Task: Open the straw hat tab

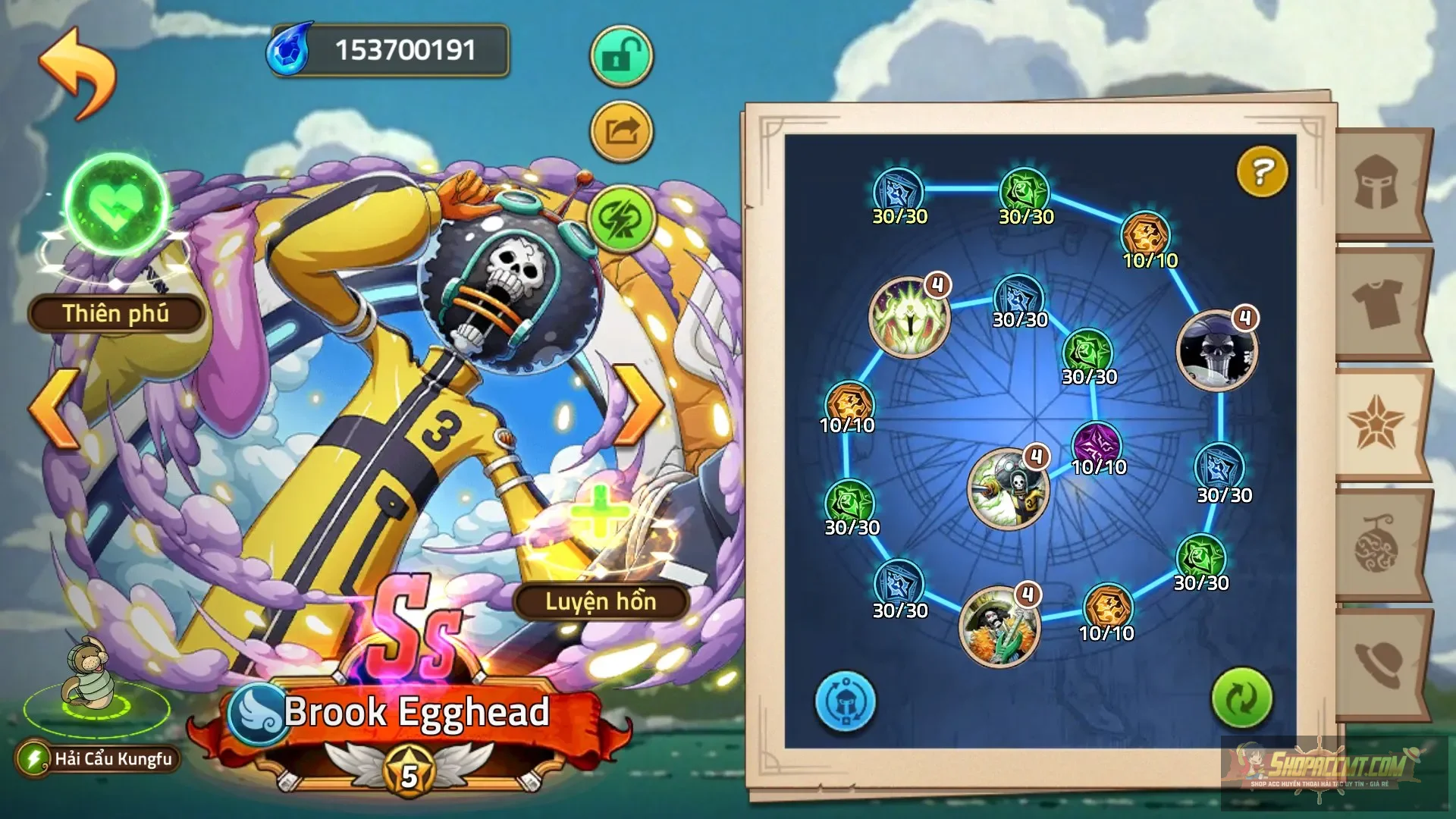Action: (x=1377, y=664)
